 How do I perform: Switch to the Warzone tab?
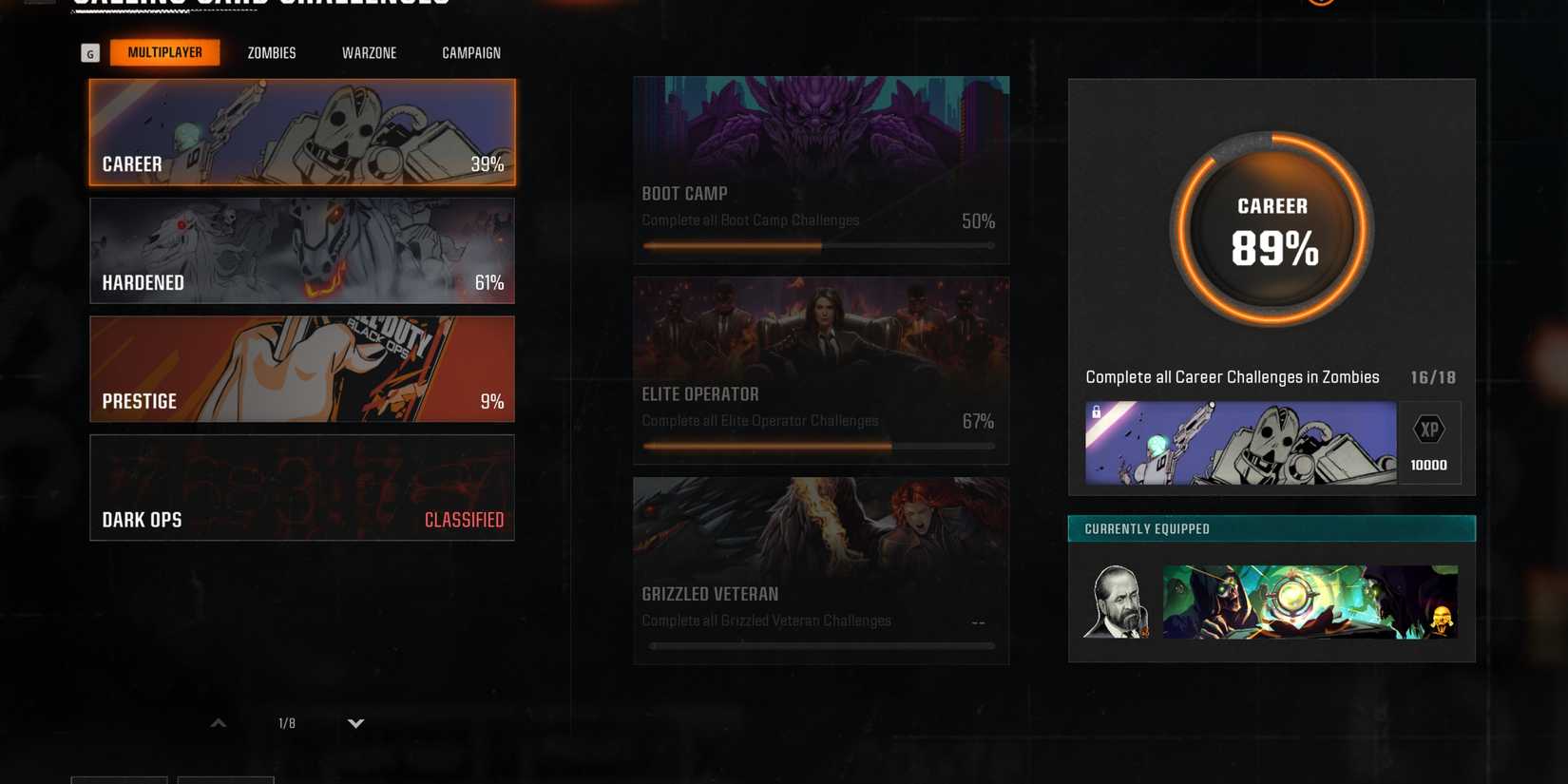pos(369,52)
